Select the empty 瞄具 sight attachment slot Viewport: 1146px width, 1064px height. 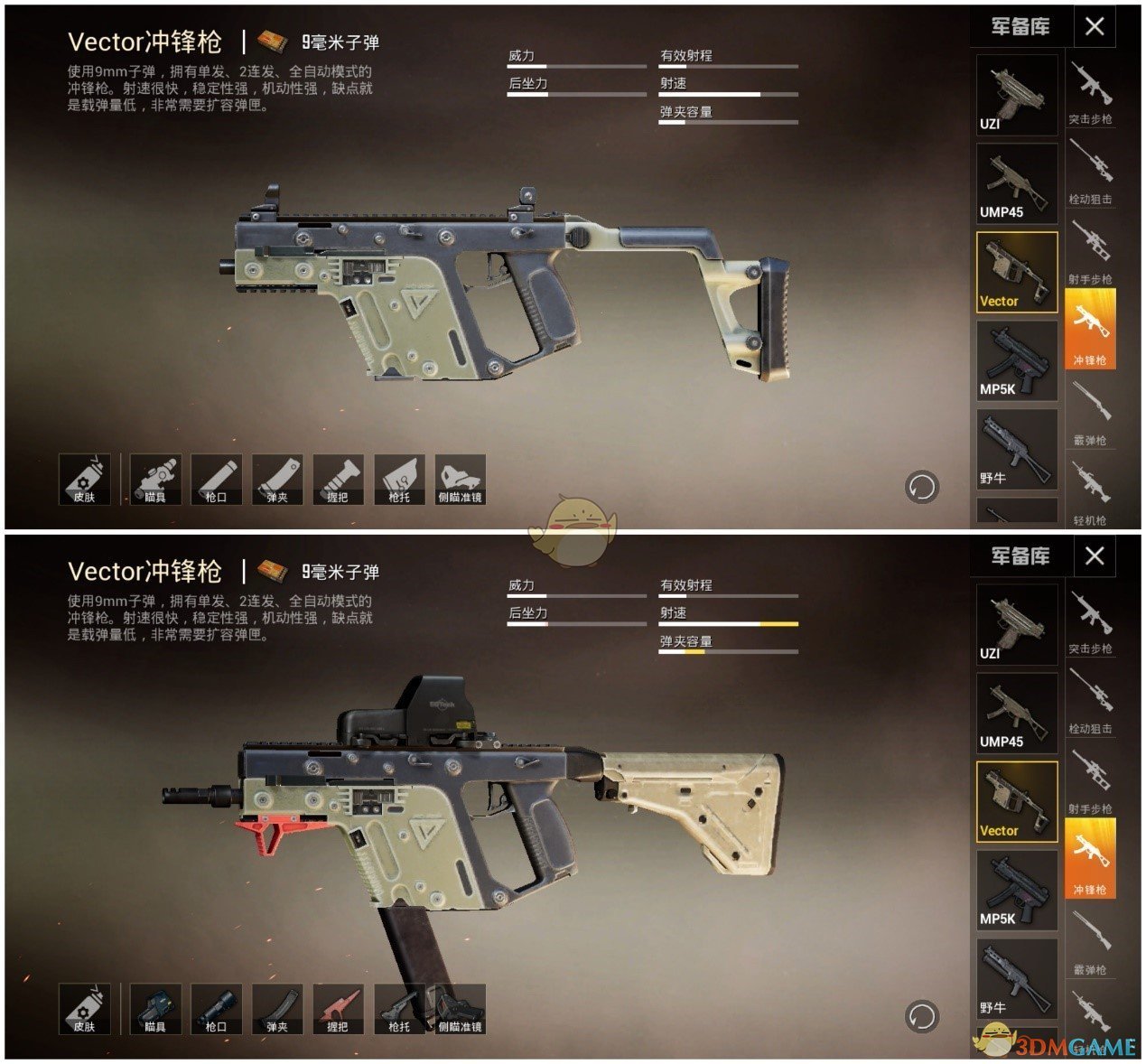click(155, 479)
